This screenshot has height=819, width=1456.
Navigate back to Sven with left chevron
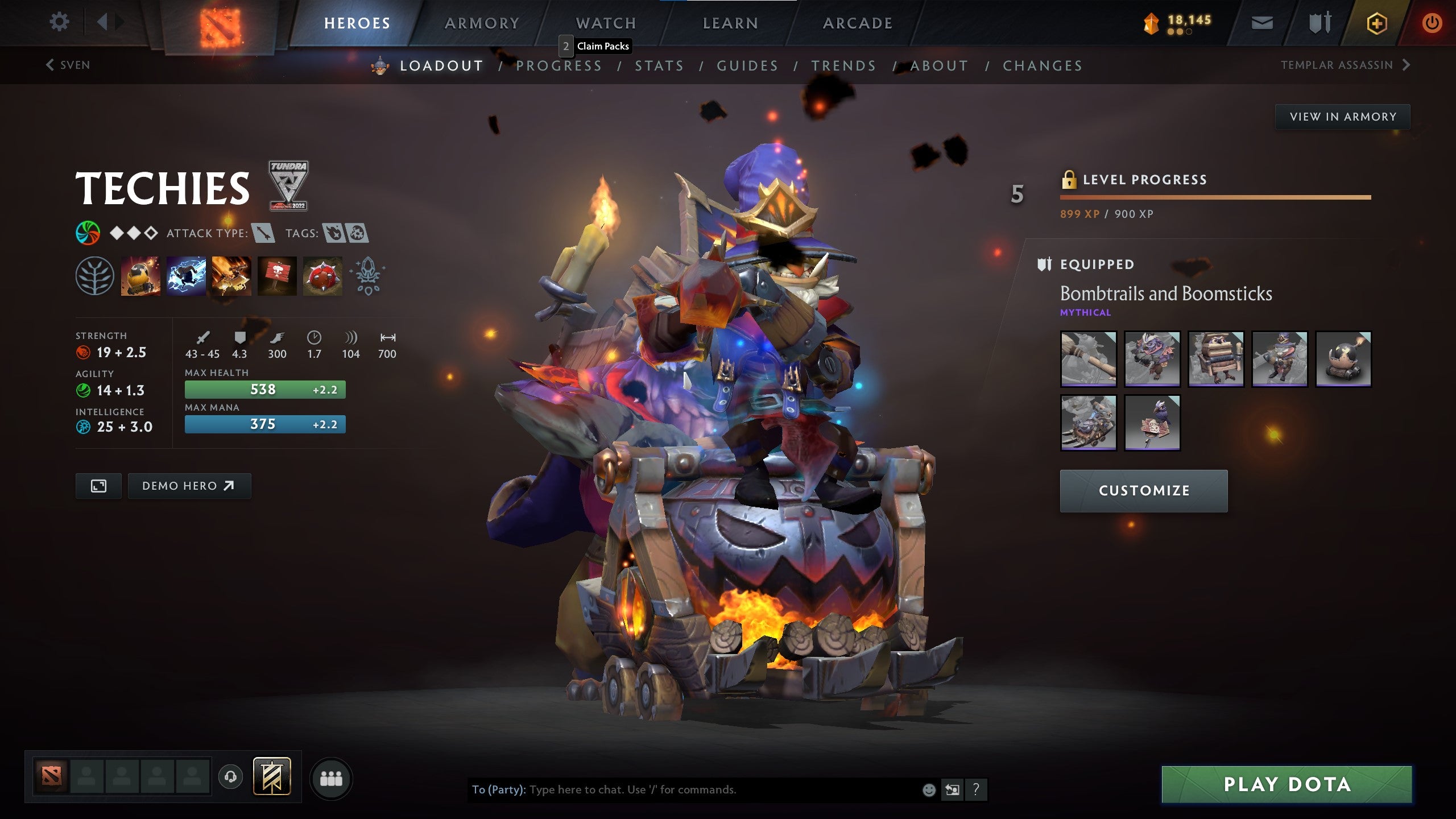pos(49,65)
